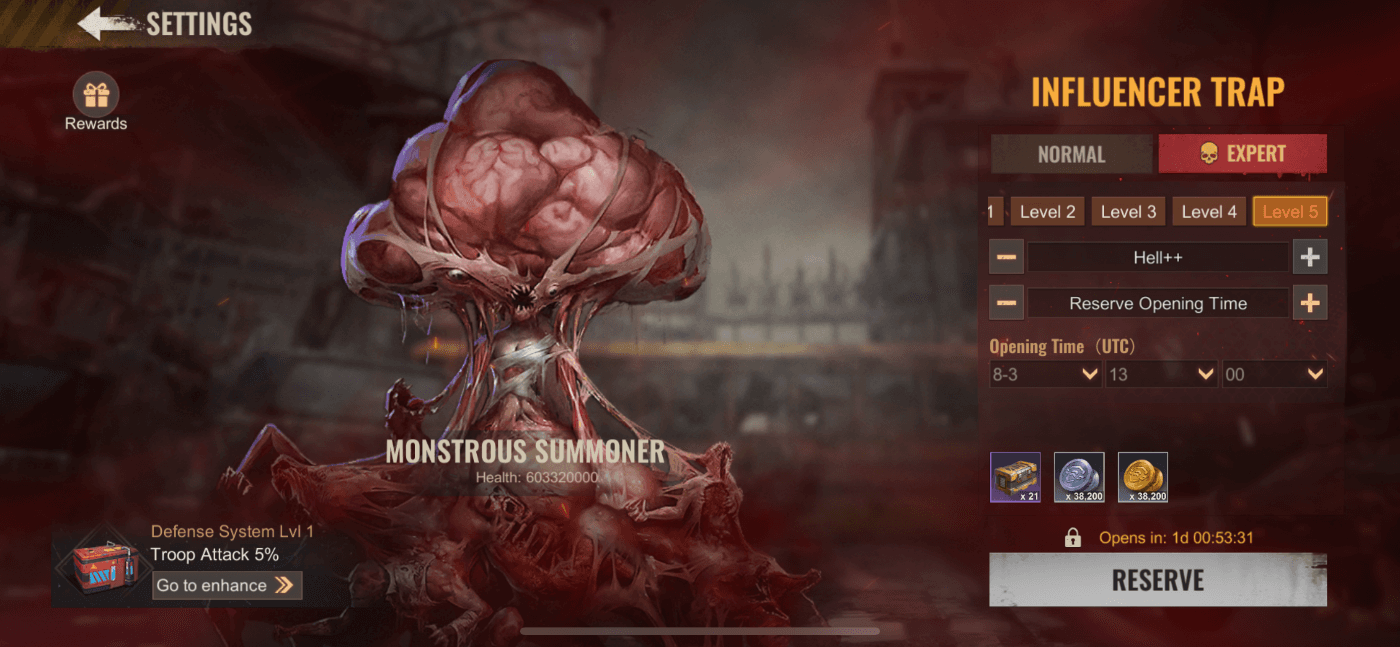
Task: Open the opening date dropdown showing 8-3
Action: pos(1044,374)
